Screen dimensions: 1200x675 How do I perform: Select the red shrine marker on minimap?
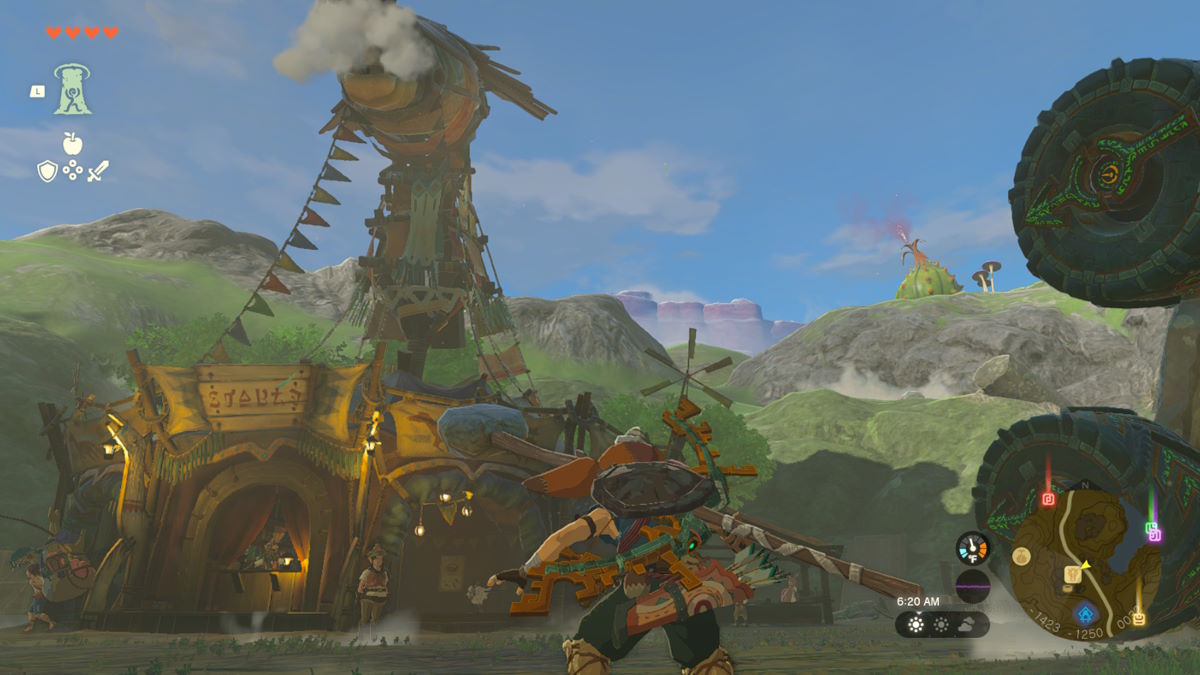1048,499
